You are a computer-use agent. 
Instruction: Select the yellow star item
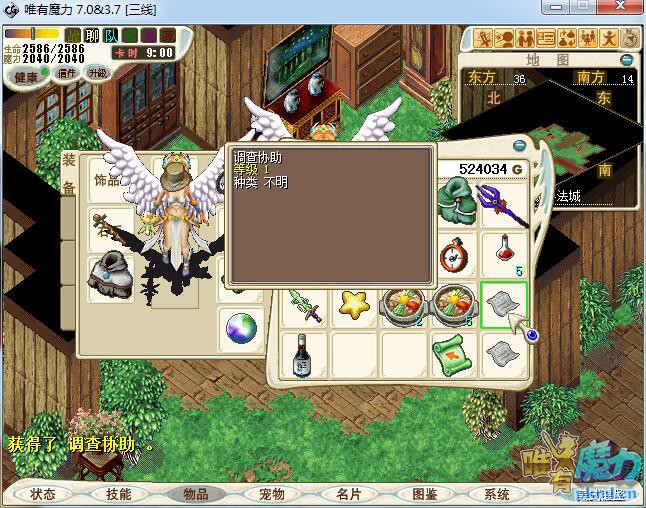(354, 303)
